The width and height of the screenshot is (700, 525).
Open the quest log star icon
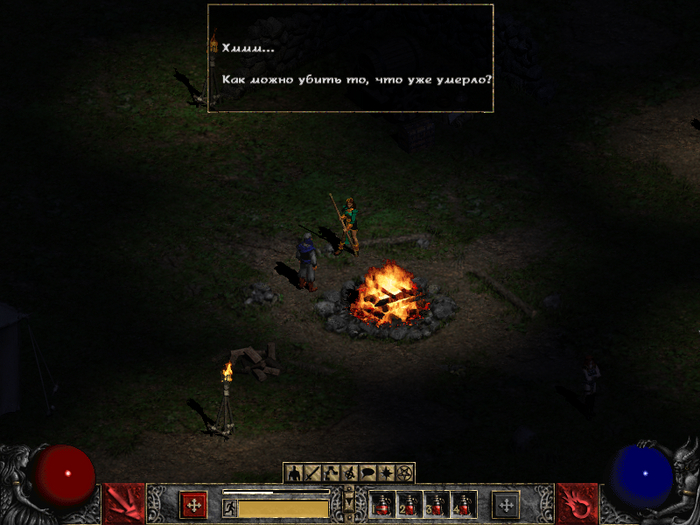385,472
